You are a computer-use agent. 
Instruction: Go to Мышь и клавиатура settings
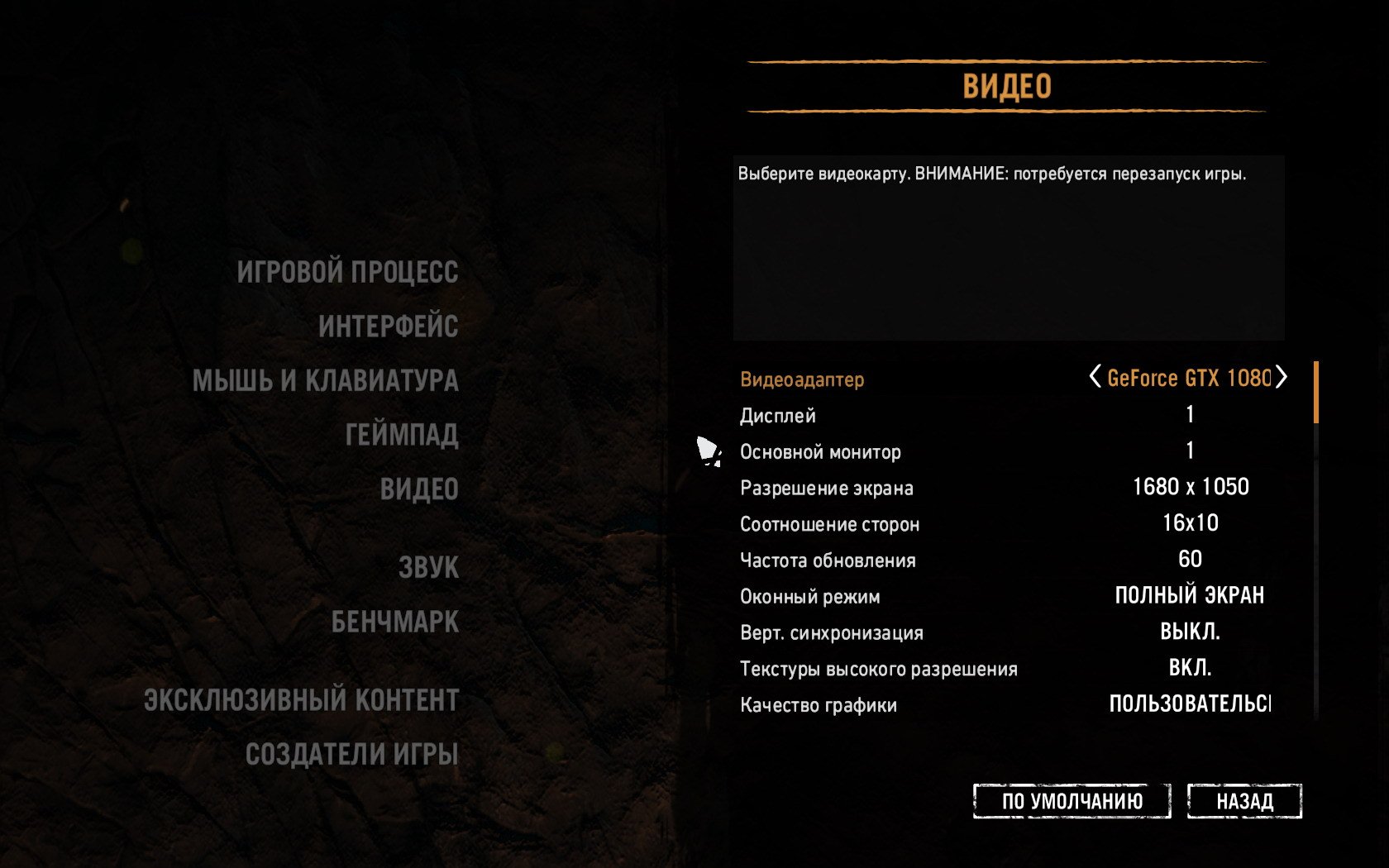[x=325, y=381]
